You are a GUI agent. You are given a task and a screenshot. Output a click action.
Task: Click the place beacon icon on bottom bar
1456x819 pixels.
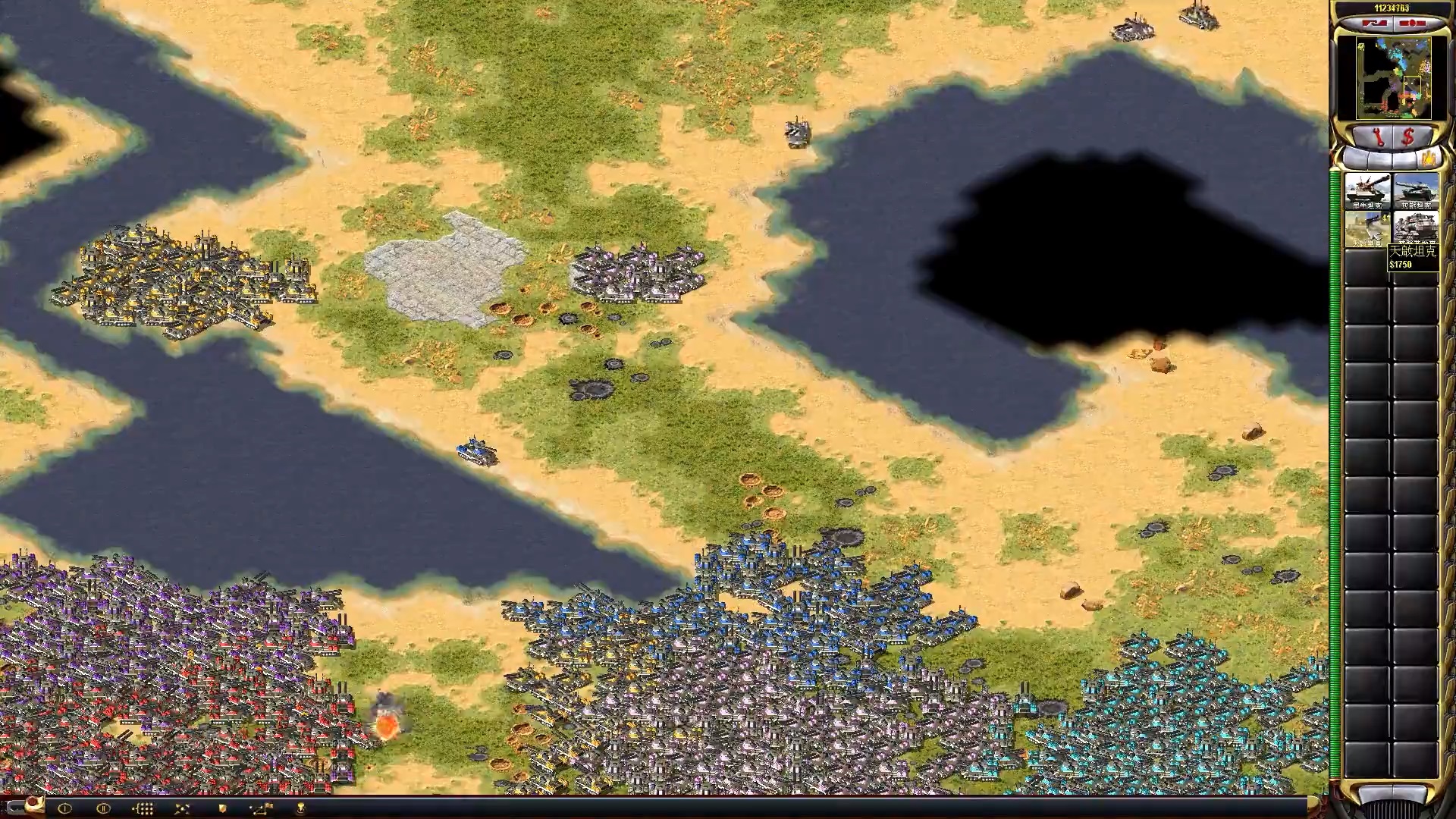click(301, 808)
